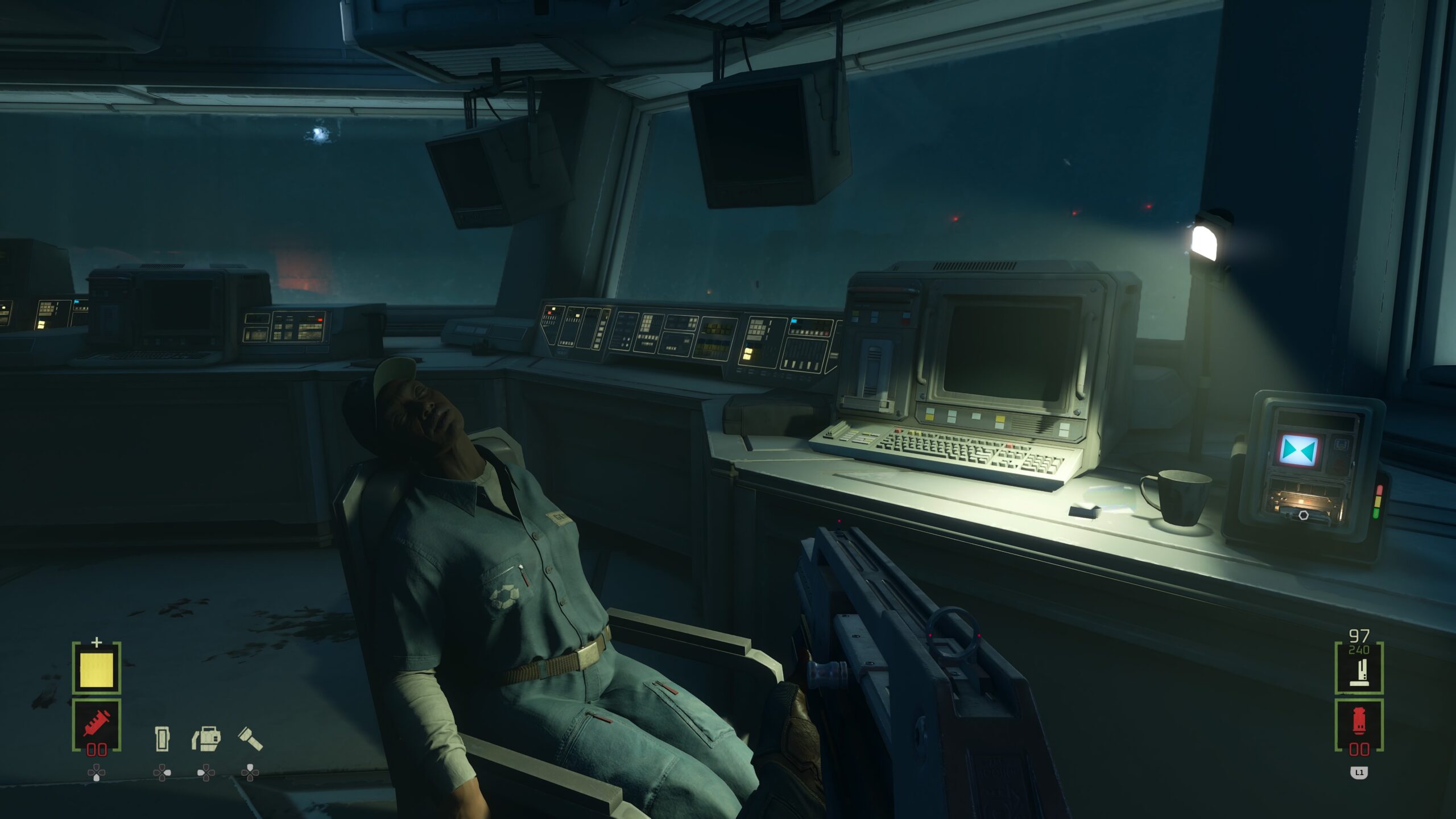Click the flashlight tool icon
This screenshot has height=819, width=1456.
click(x=250, y=738)
